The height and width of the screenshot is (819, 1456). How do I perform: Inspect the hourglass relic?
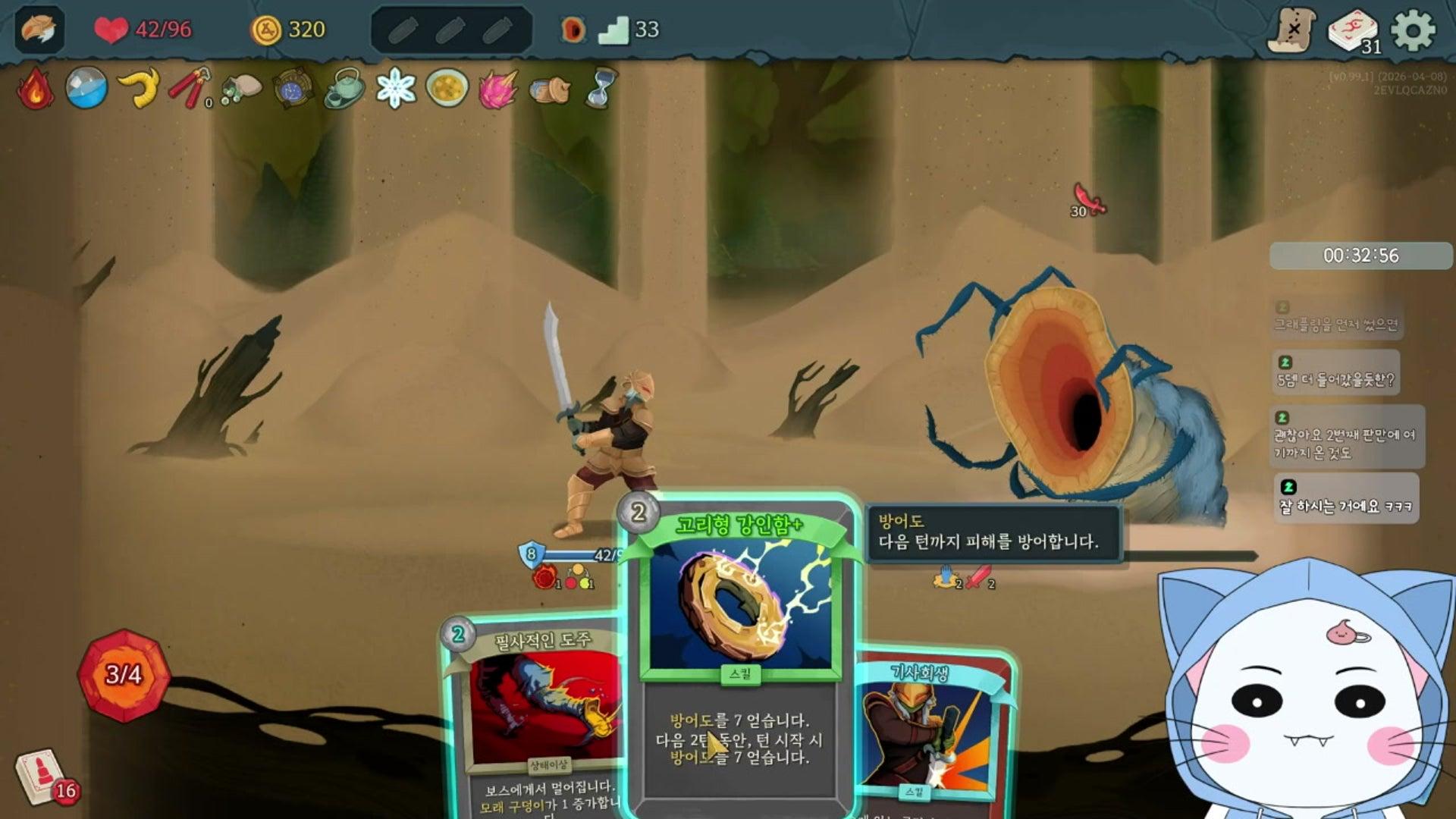tap(601, 89)
